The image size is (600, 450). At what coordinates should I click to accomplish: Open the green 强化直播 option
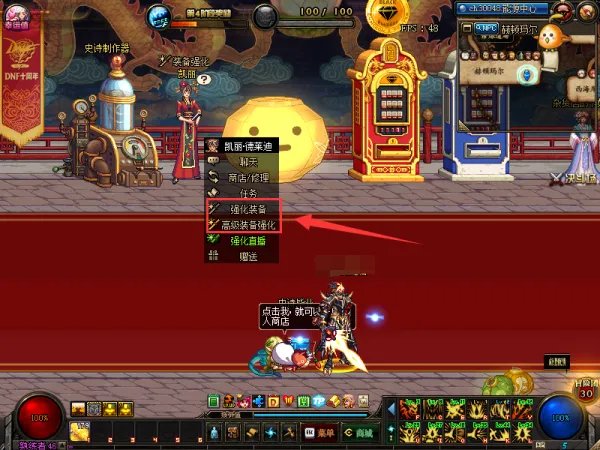point(241,241)
